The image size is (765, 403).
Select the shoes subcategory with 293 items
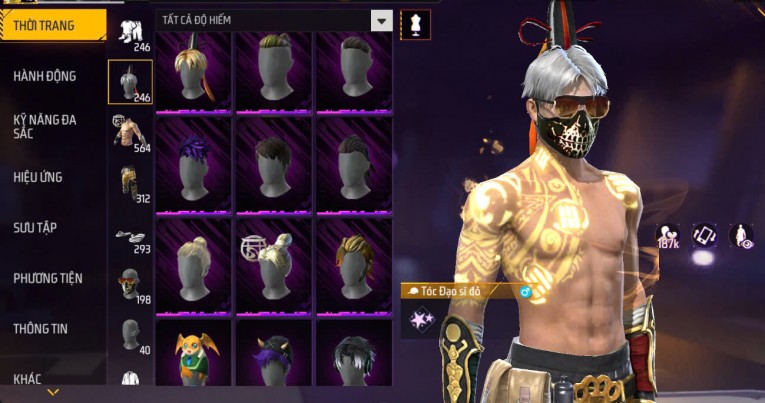pyautogui.click(x=130, y=238)
